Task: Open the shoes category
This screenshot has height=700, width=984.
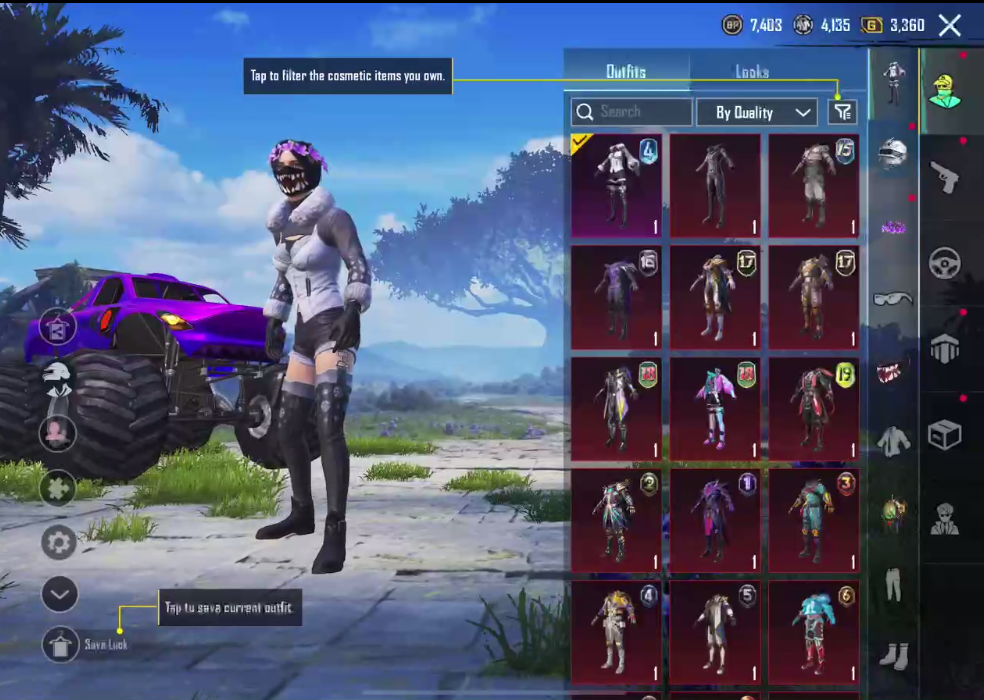Action: pos(893,655)
